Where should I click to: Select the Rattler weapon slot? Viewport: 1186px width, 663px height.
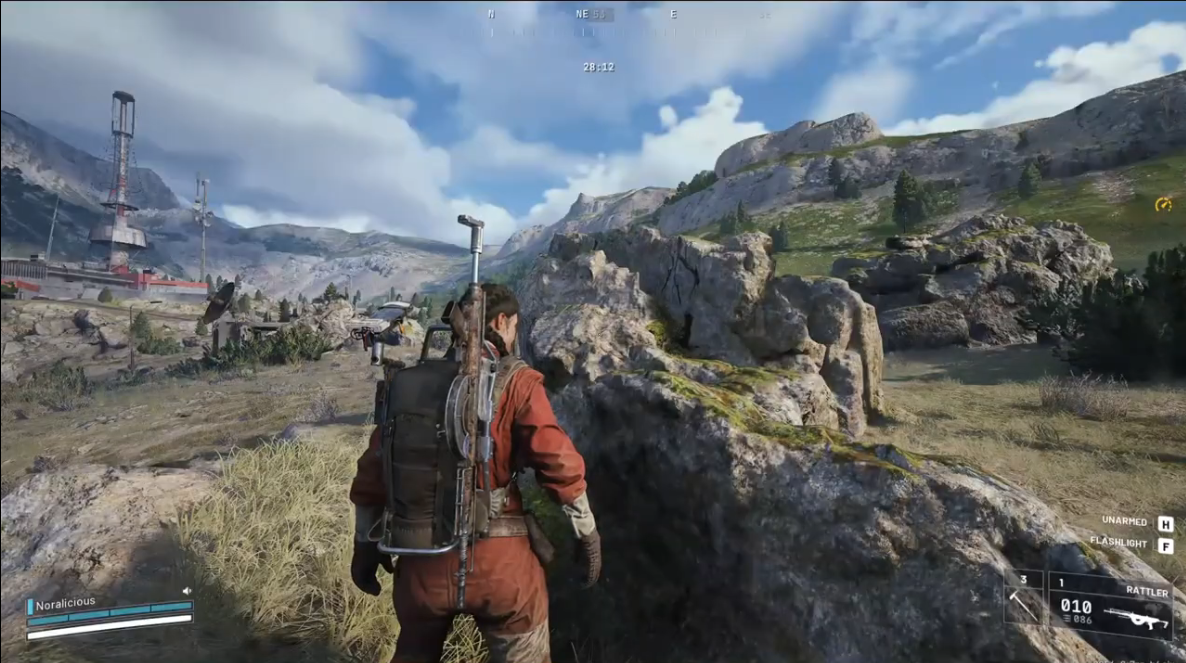[x=1110, y=607]
